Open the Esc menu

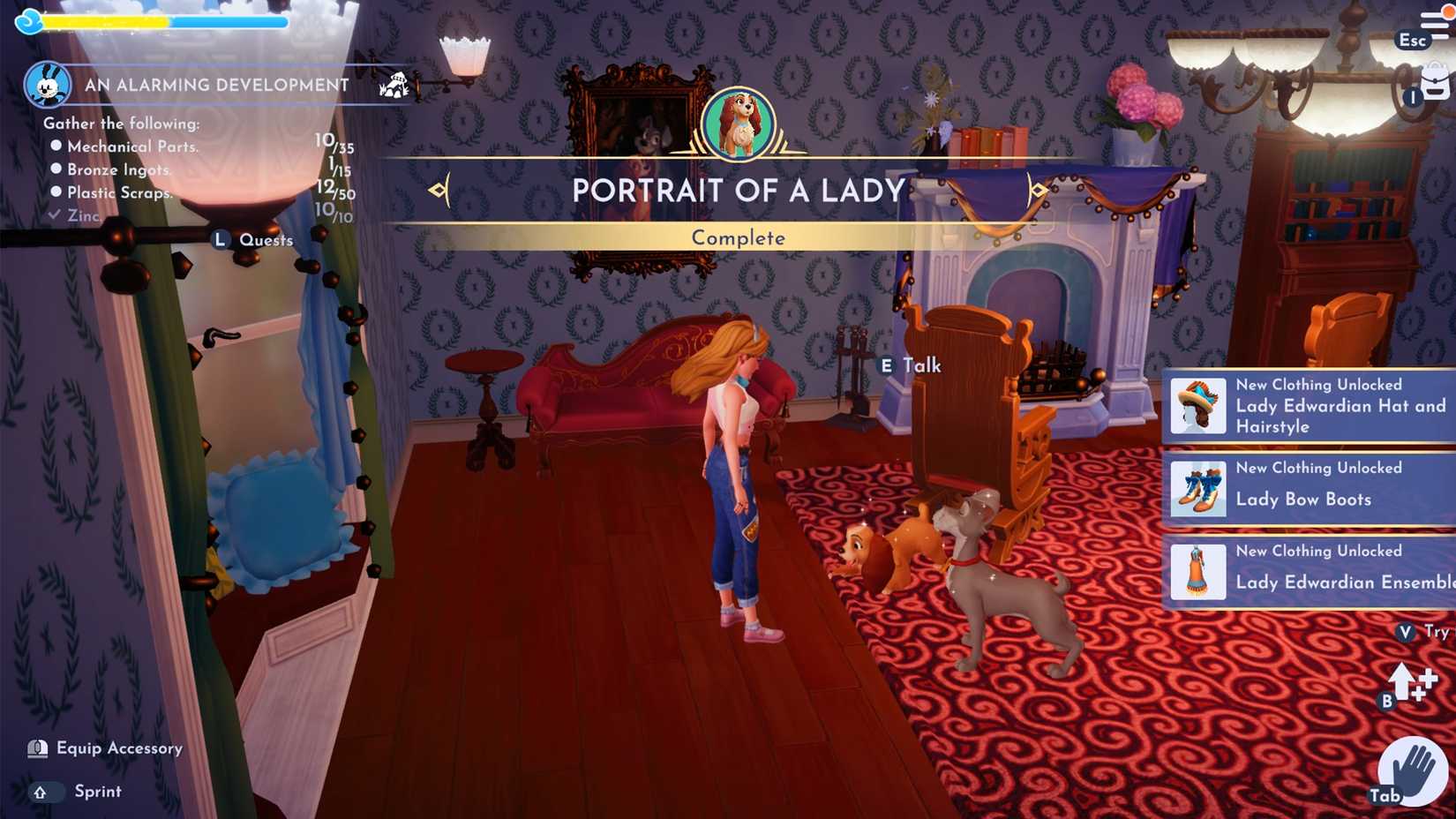(x=1411, y=41)
